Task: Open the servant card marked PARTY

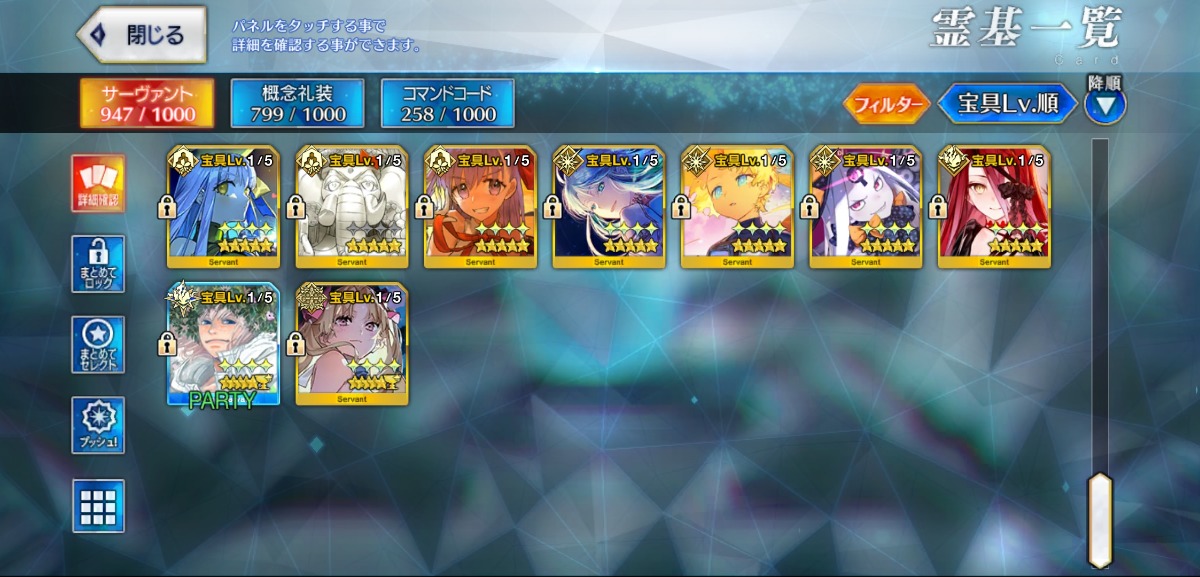Action: coord(224,344)
